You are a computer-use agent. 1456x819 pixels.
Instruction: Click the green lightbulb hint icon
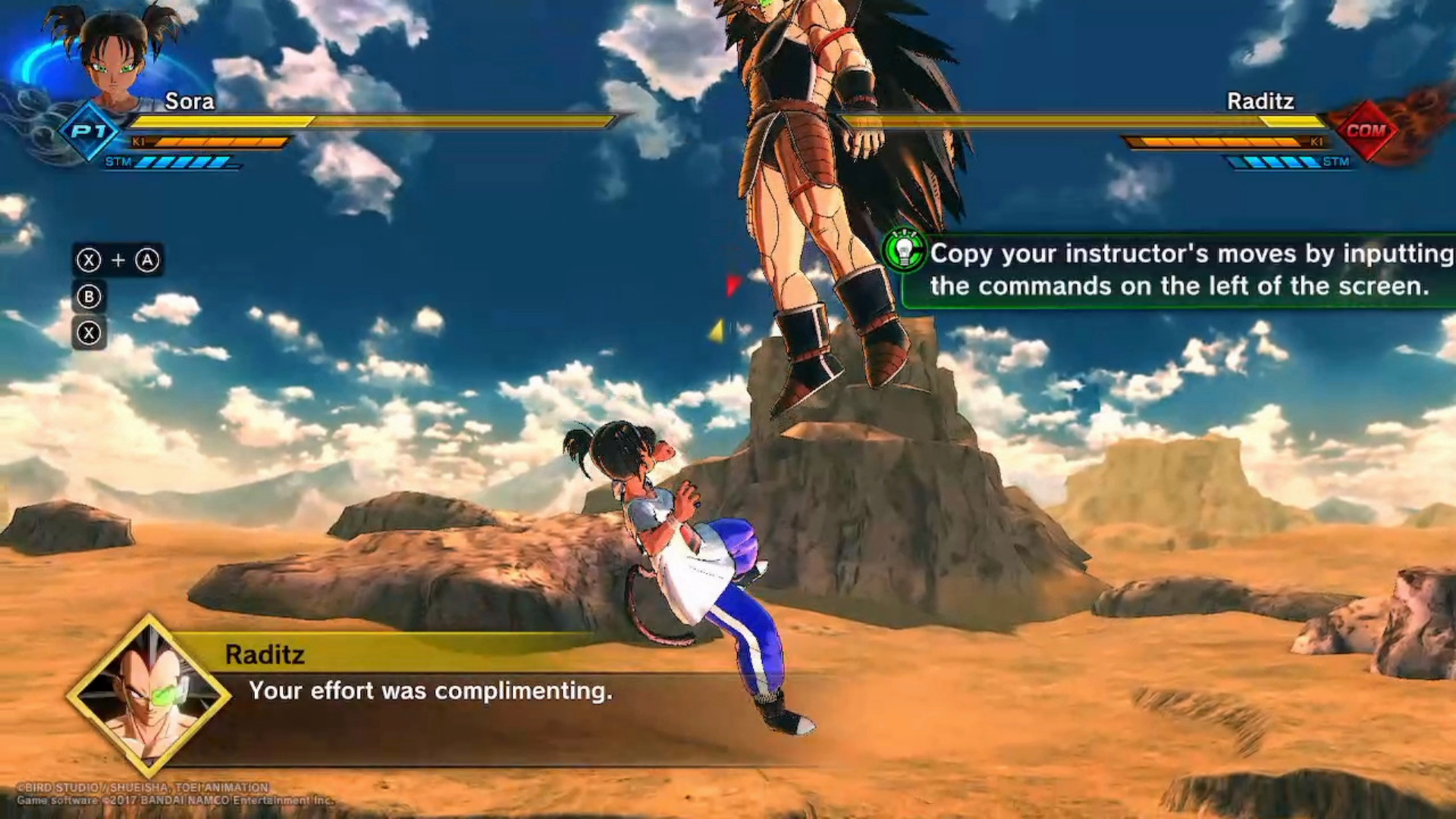(904, 250)
